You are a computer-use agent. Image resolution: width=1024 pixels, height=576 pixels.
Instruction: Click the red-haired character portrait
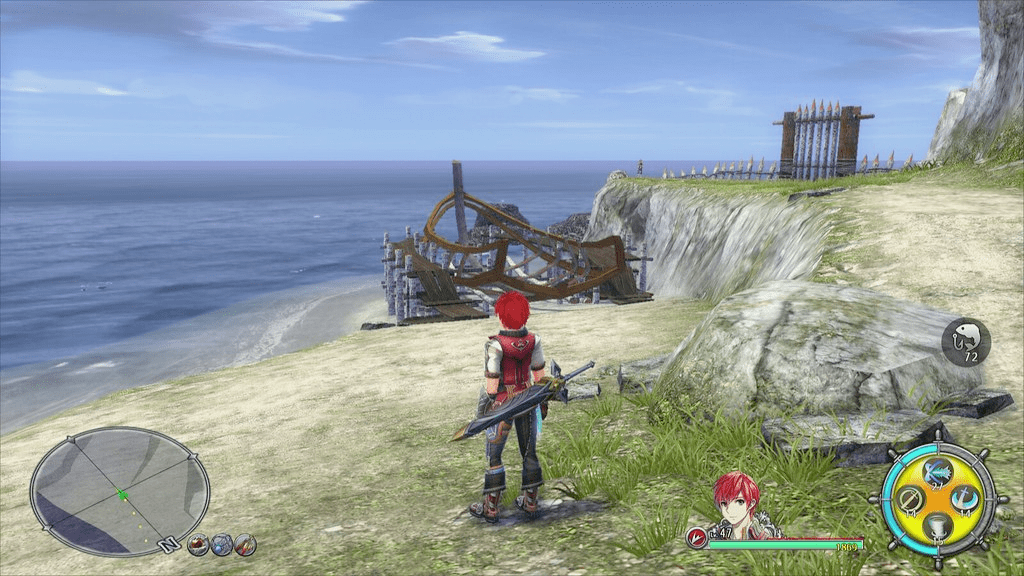(737, 505)
